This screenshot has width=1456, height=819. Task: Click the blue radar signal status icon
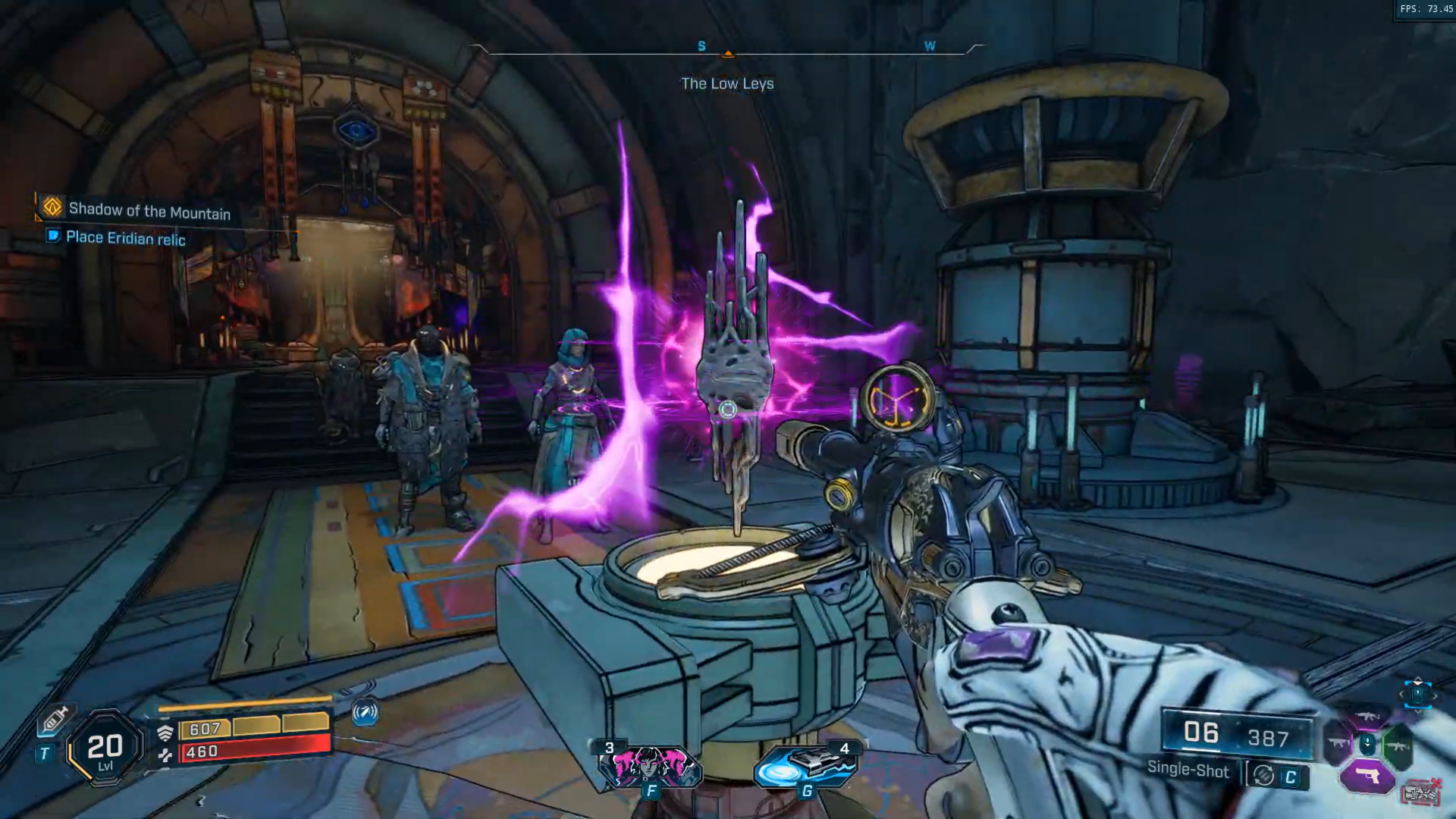pyautogui.click(x=365, y=712)
